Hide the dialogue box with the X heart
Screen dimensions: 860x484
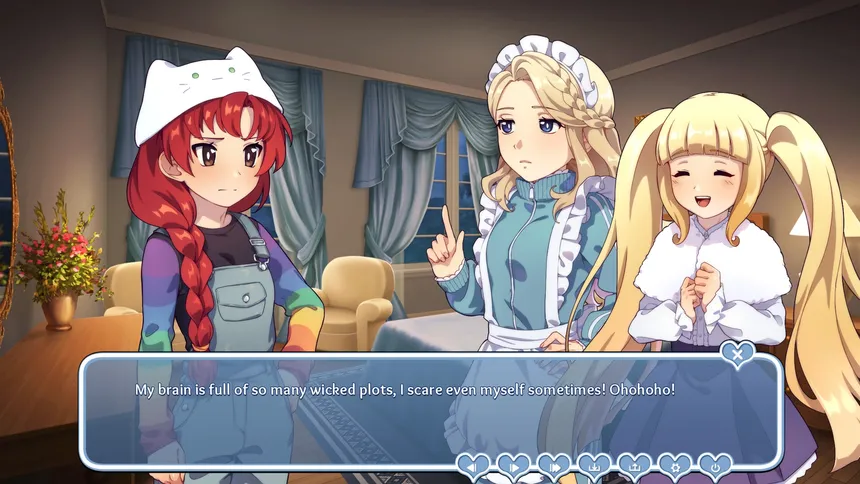click(738, 353)
